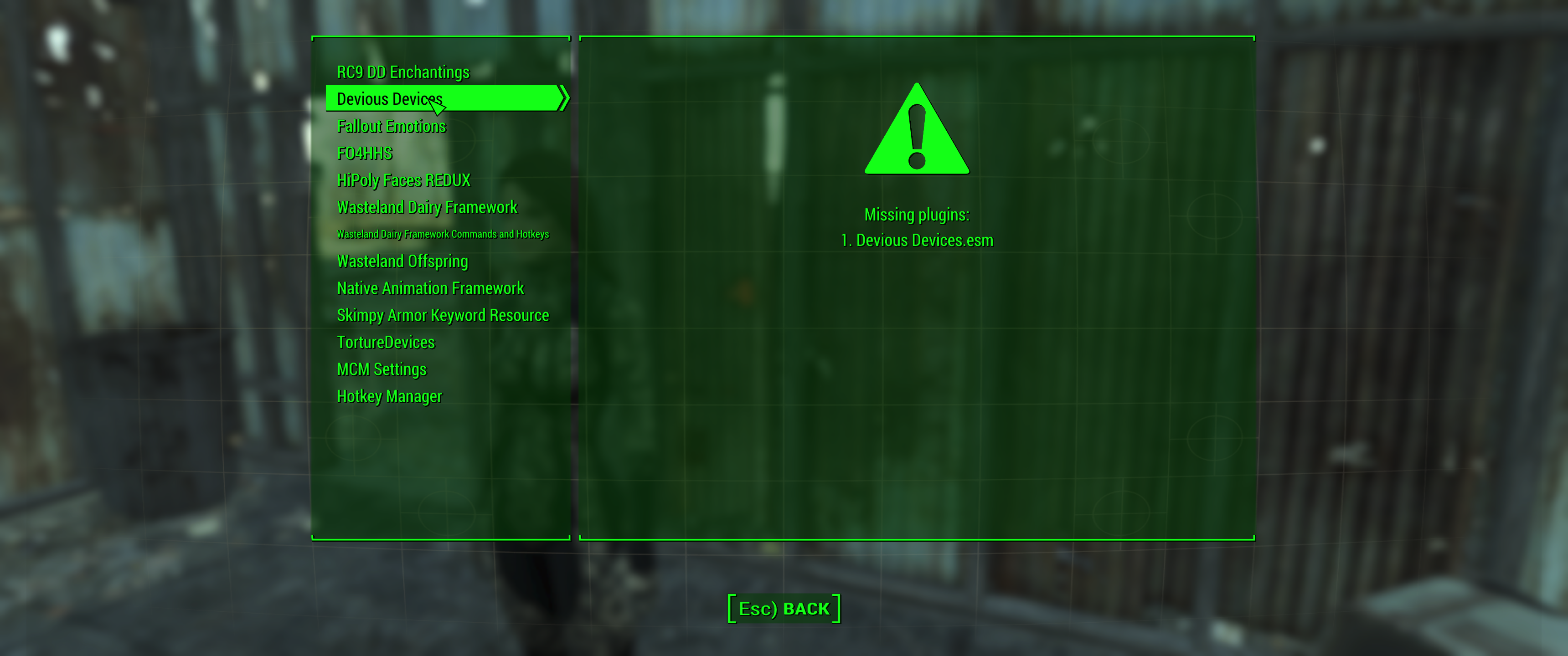Click the Missing plugins heading text
Viewport: 1568px width, 656px height.
pyautogui.click(x=917, y=214)
